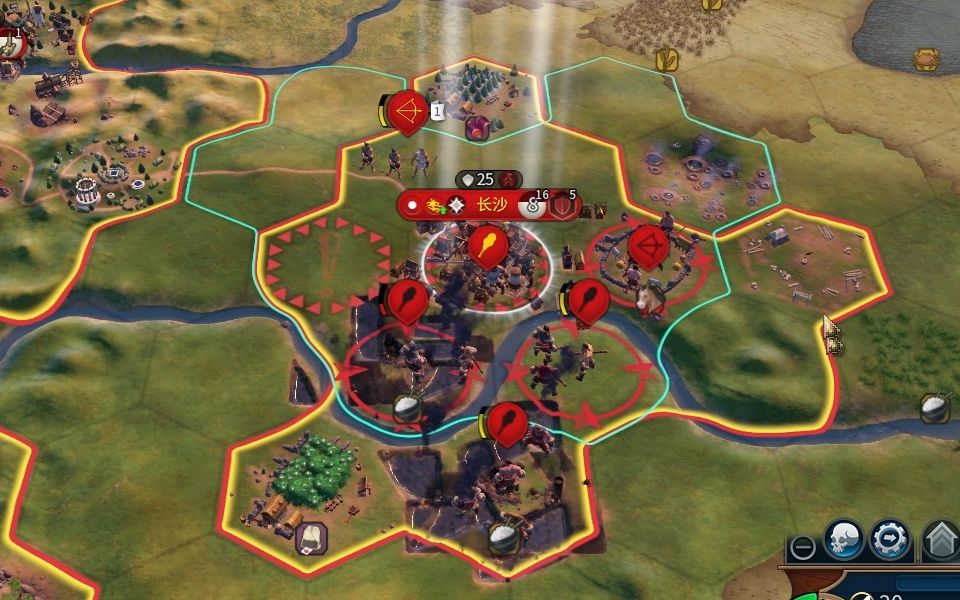Open the 长沙 city banner
This screenshot has width=960, height=600.
[490, 205]
